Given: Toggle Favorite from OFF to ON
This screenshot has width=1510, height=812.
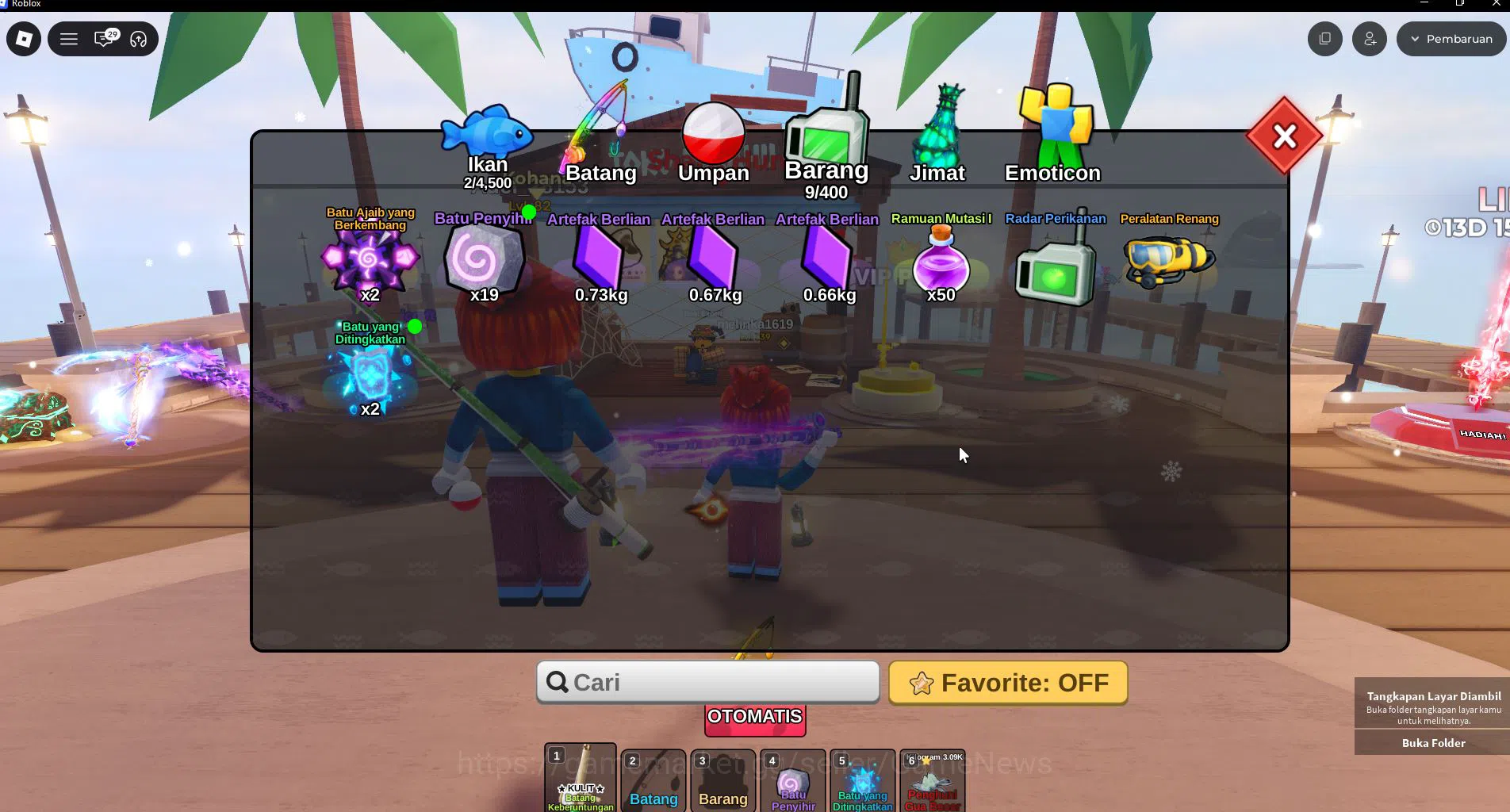Looking at the screenshot, I should [x=1007, y=683].
